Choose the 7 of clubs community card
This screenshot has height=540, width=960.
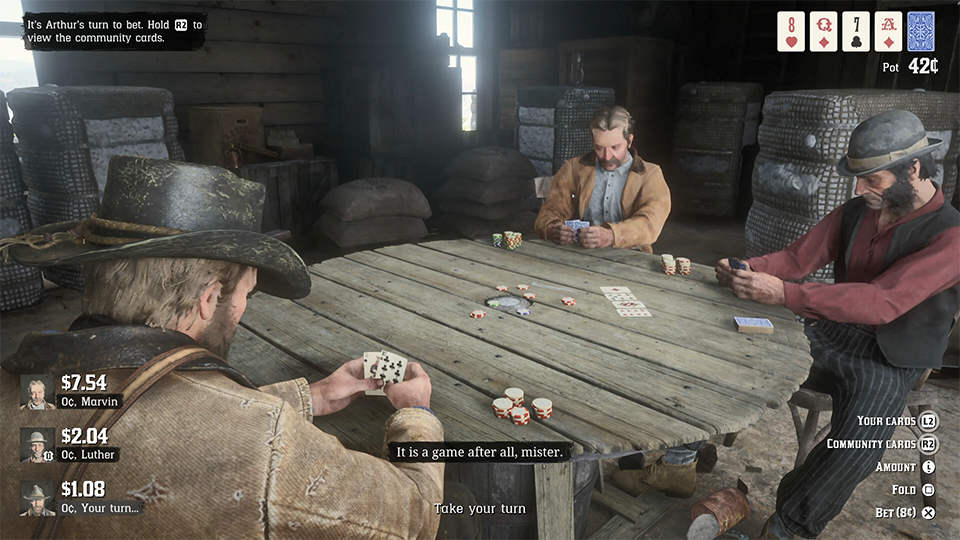pyautogui.click(x=855, y=31)
